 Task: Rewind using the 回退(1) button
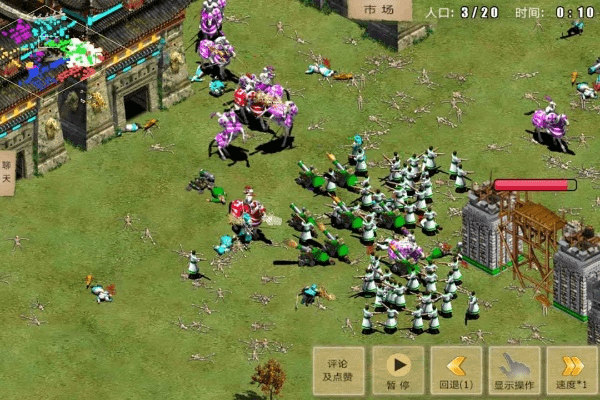pos(456,370)
